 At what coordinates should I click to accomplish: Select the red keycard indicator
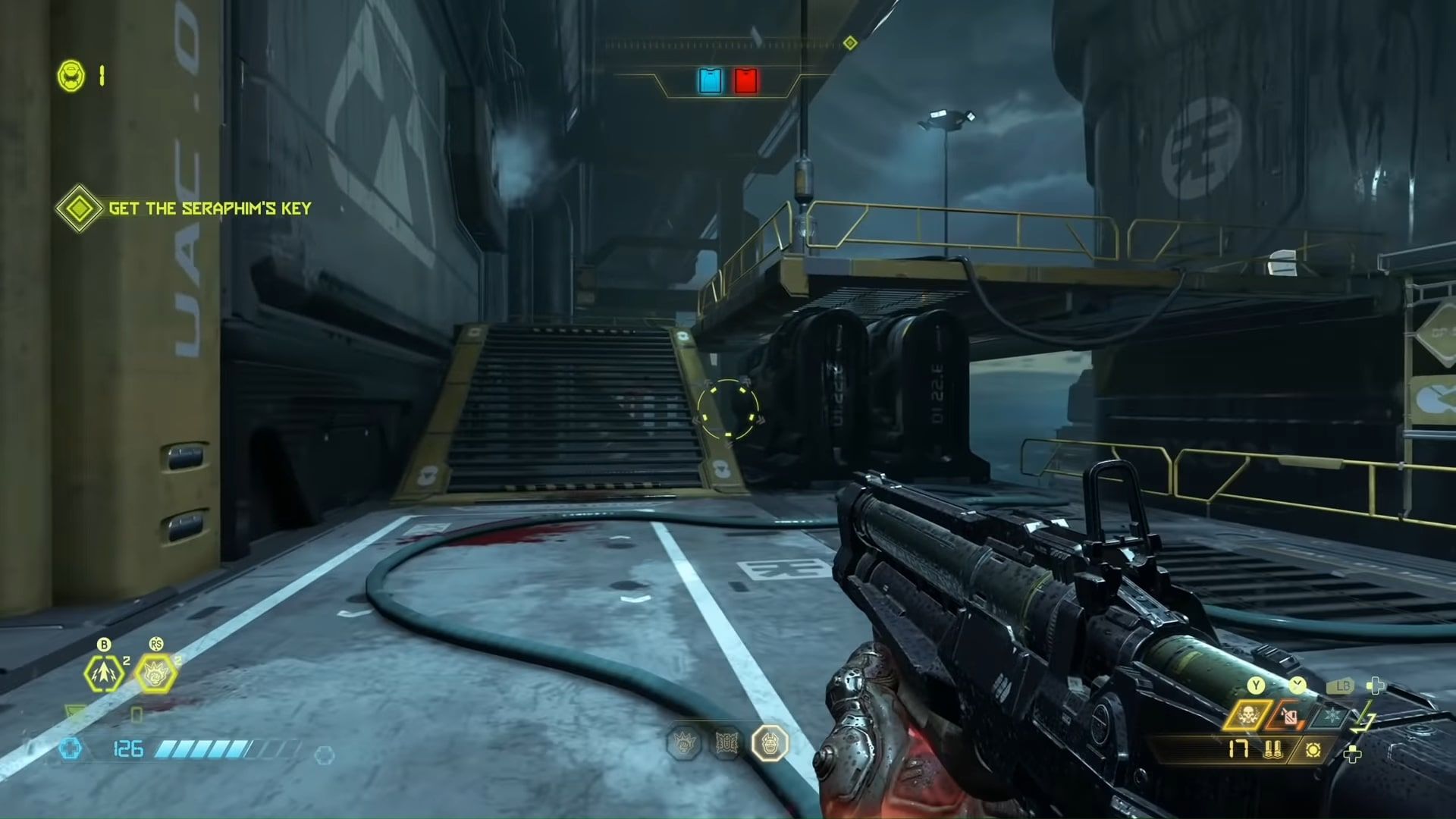(745, 81)
